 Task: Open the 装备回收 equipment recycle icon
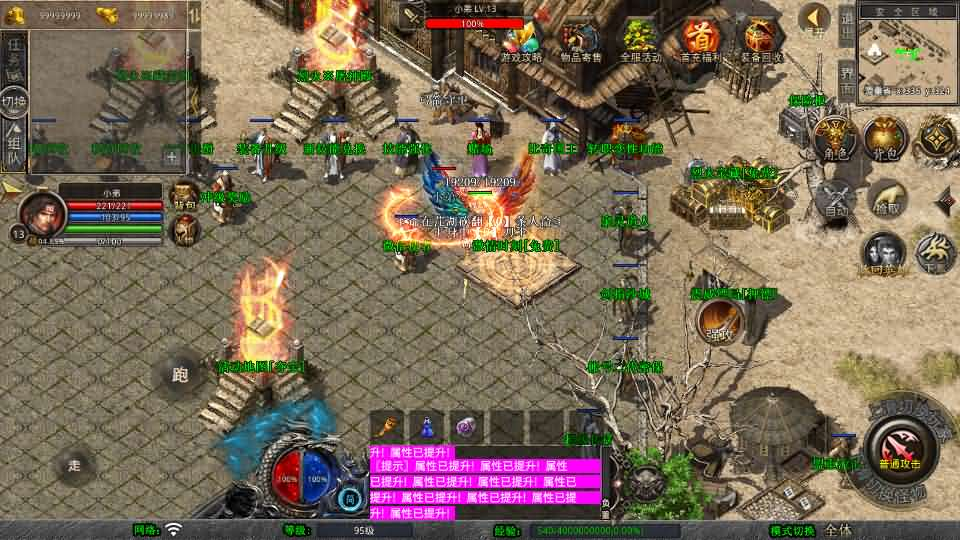pos(760,39)
